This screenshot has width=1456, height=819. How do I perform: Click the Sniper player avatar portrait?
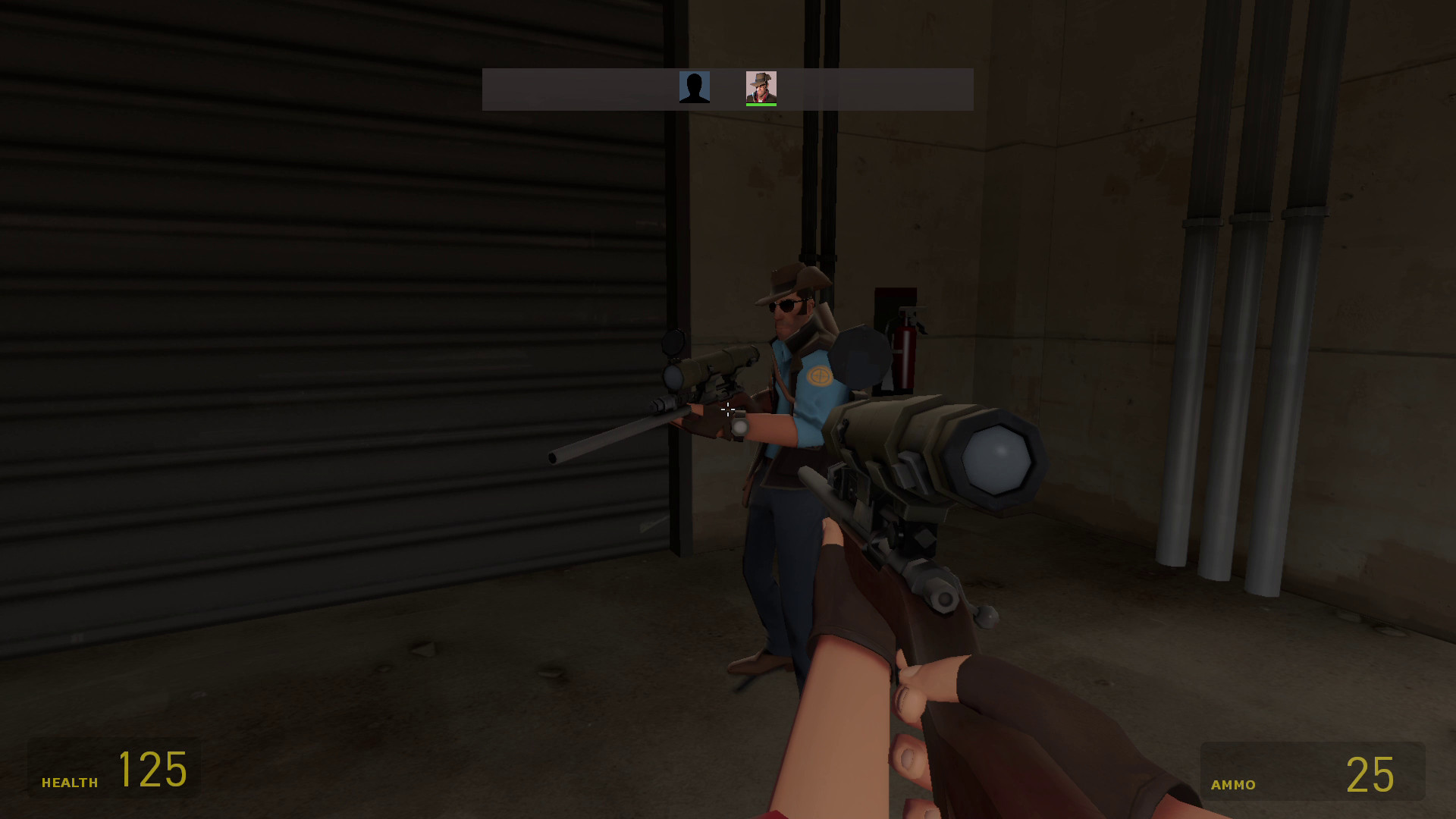[761, 86]
